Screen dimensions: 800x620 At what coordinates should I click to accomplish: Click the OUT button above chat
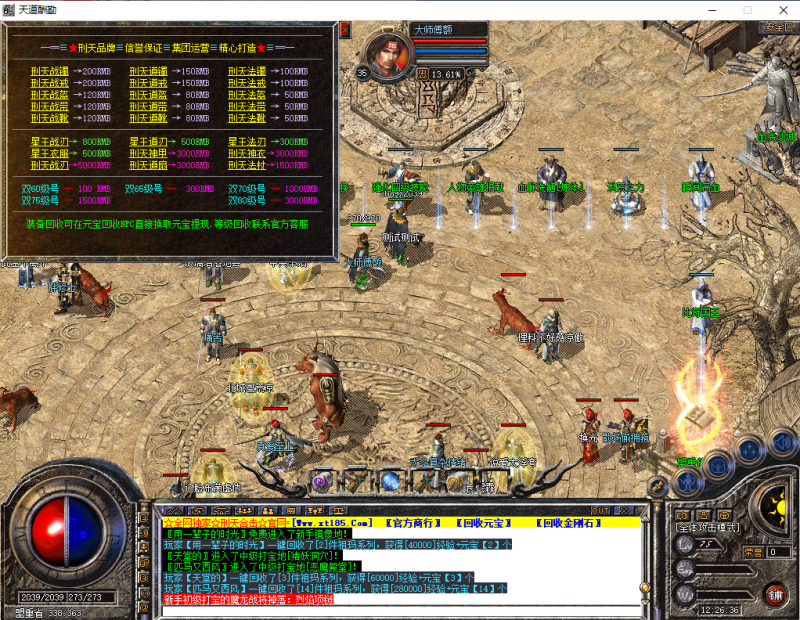[600, 510]
